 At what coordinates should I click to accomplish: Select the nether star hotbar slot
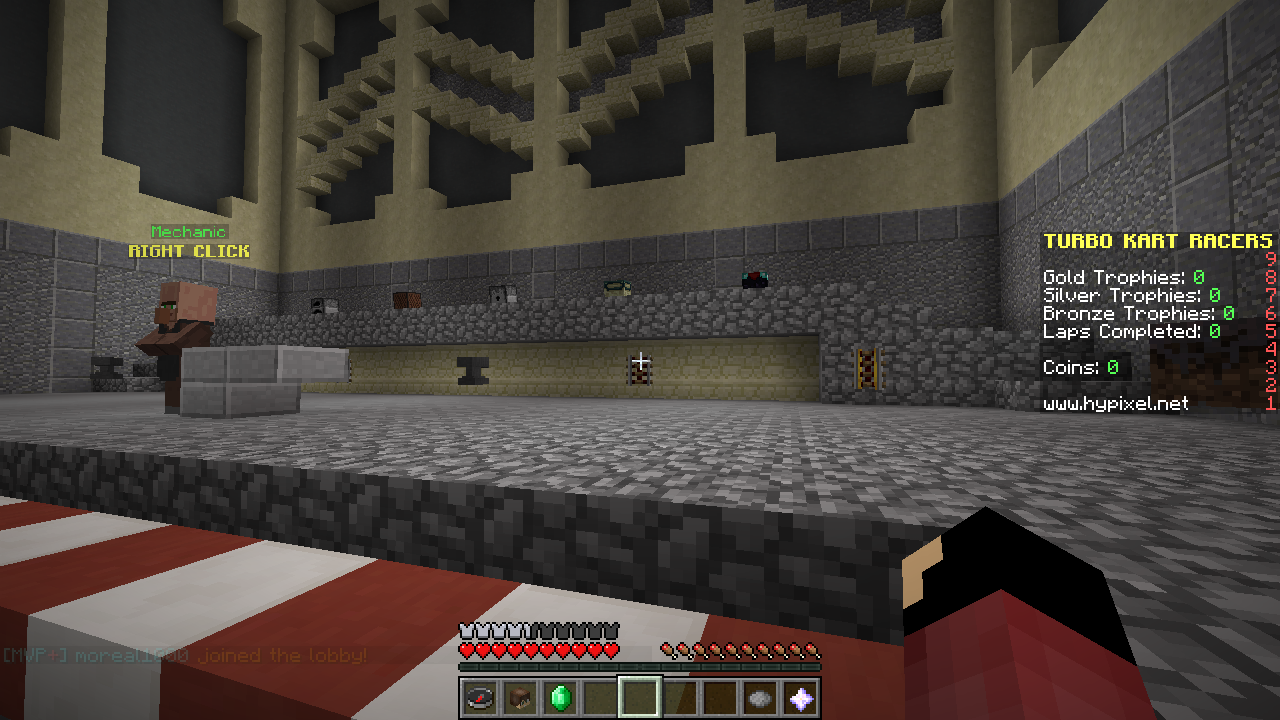[800, 697]
